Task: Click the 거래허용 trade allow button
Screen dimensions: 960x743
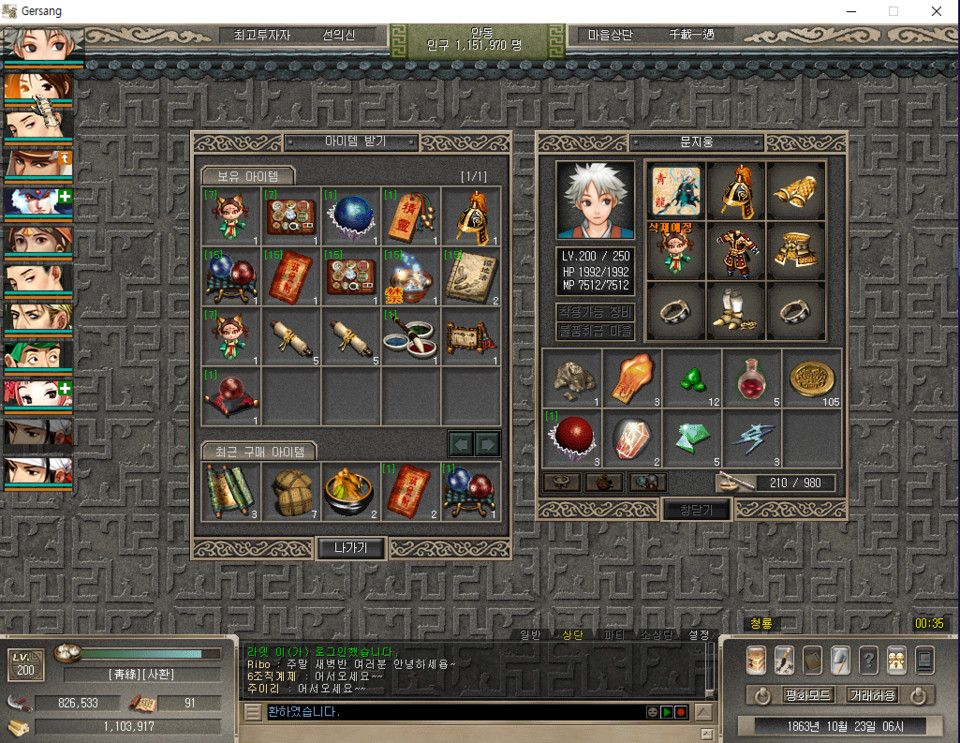Action: coord(872,695)
